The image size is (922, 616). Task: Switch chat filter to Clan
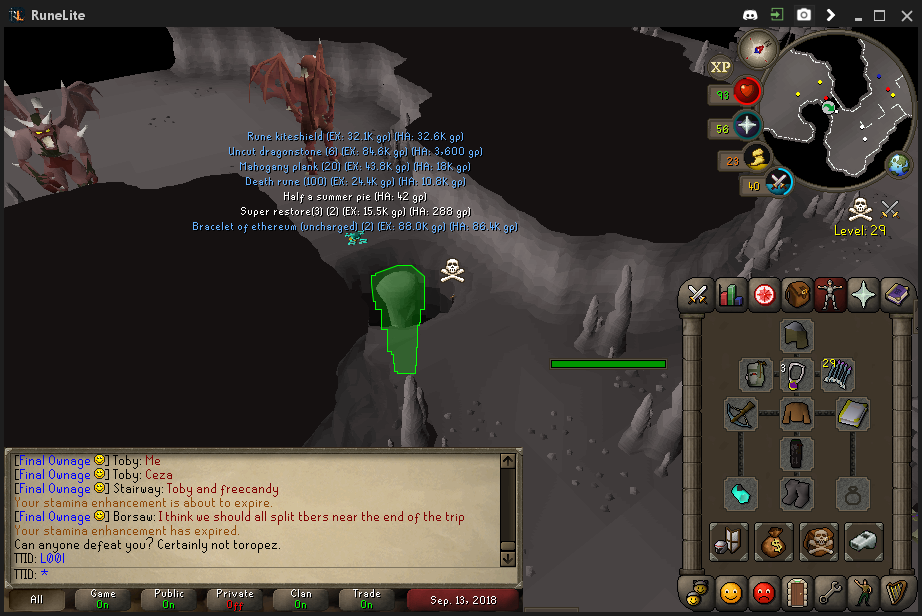(x=300, y=599)
